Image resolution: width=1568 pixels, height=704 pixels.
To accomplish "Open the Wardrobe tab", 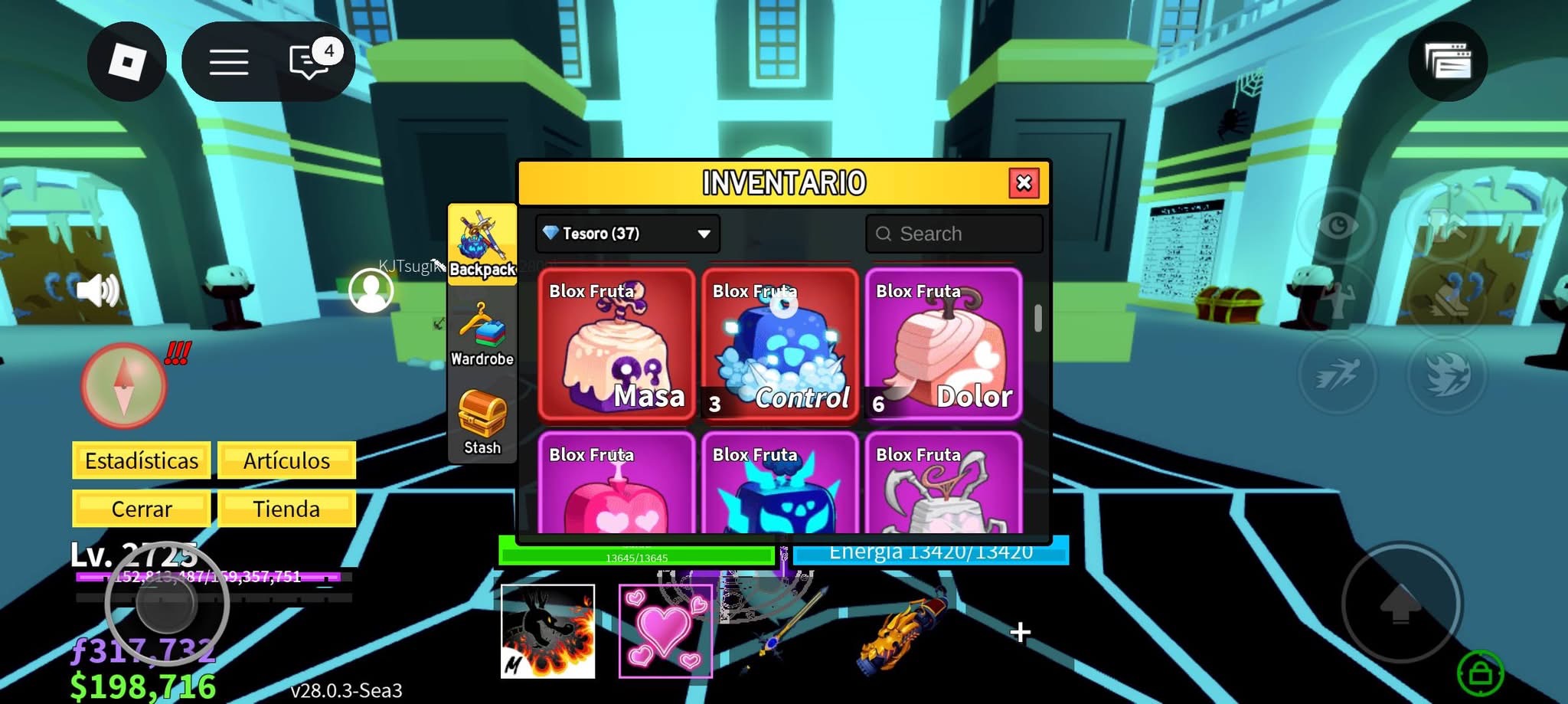I will tap(482, 335).
